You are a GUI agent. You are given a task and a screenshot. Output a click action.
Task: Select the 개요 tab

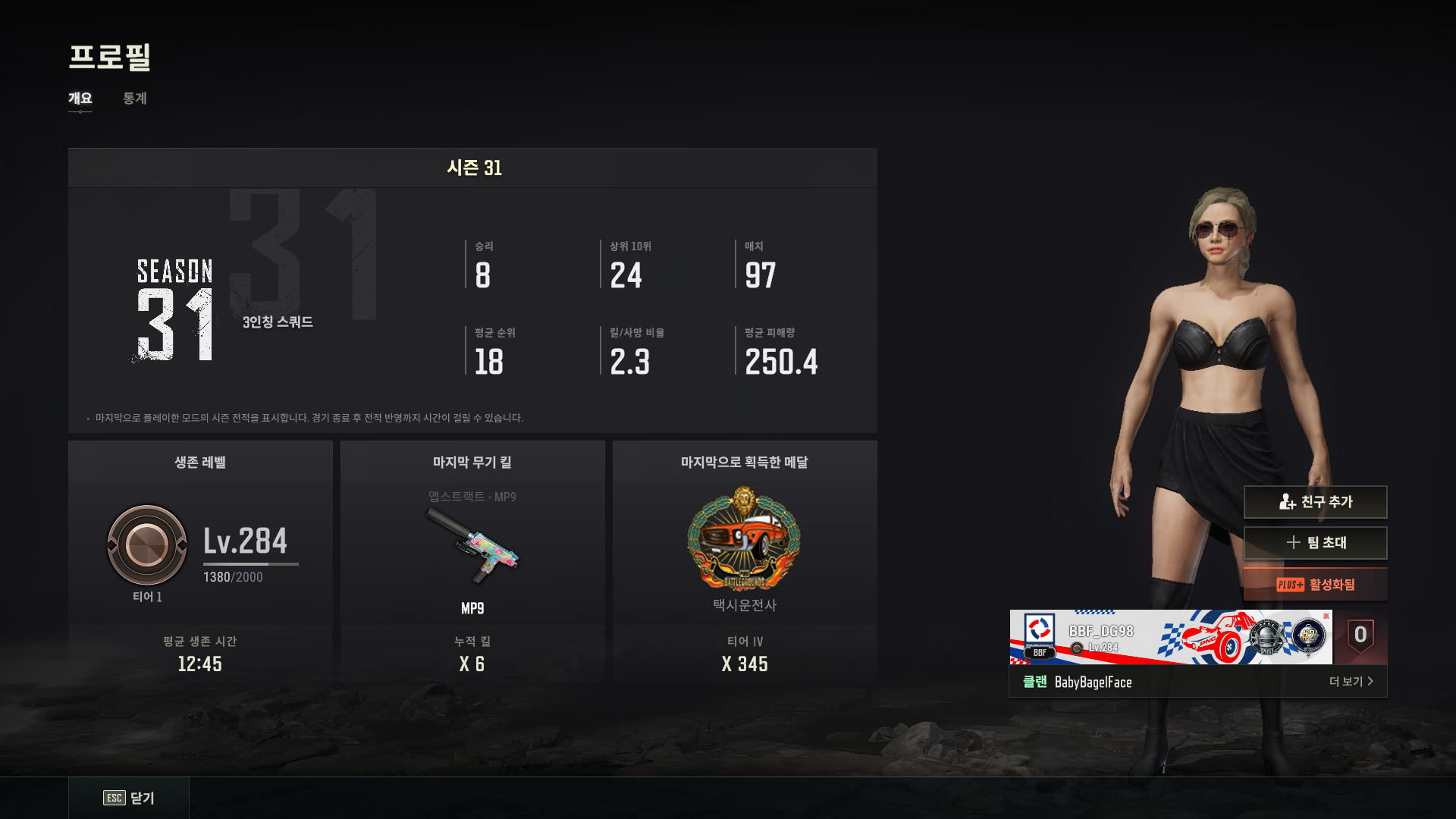pyautogui.click(x=80, y=99)
